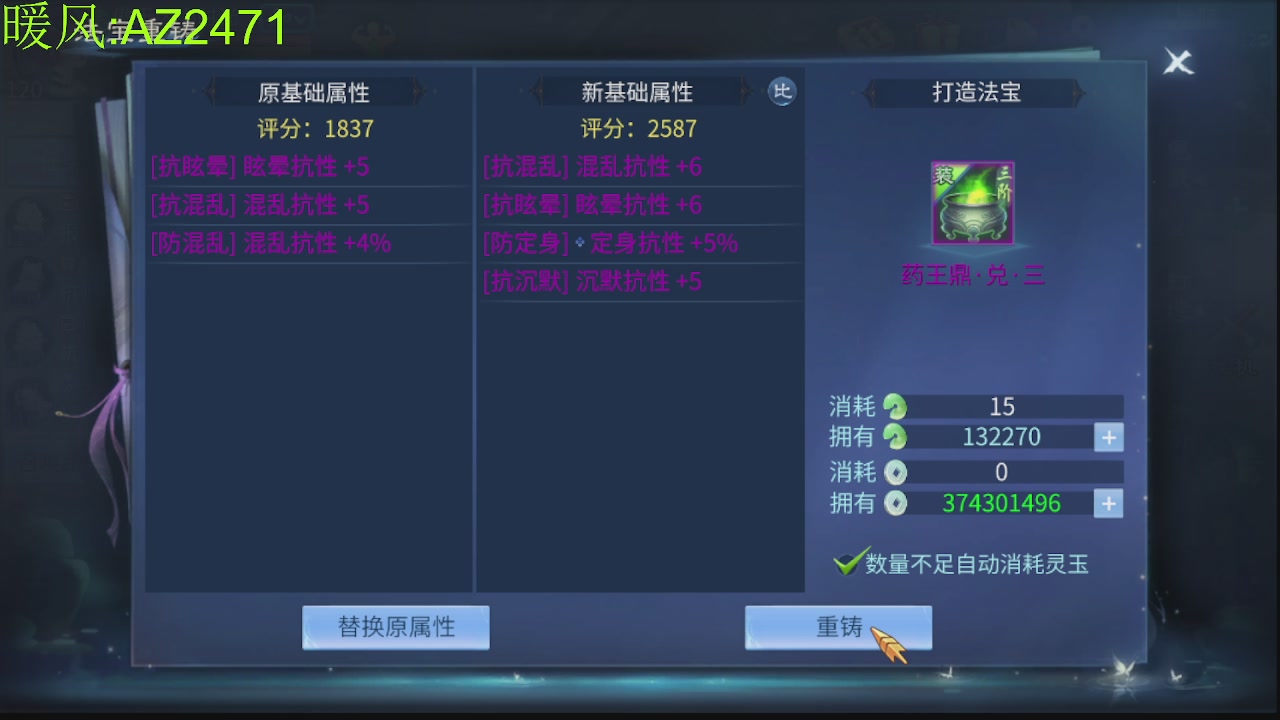Screen dimensions: 1280x720
Task: Click the 新基础属性 panel header
Action: coord(641,92)
